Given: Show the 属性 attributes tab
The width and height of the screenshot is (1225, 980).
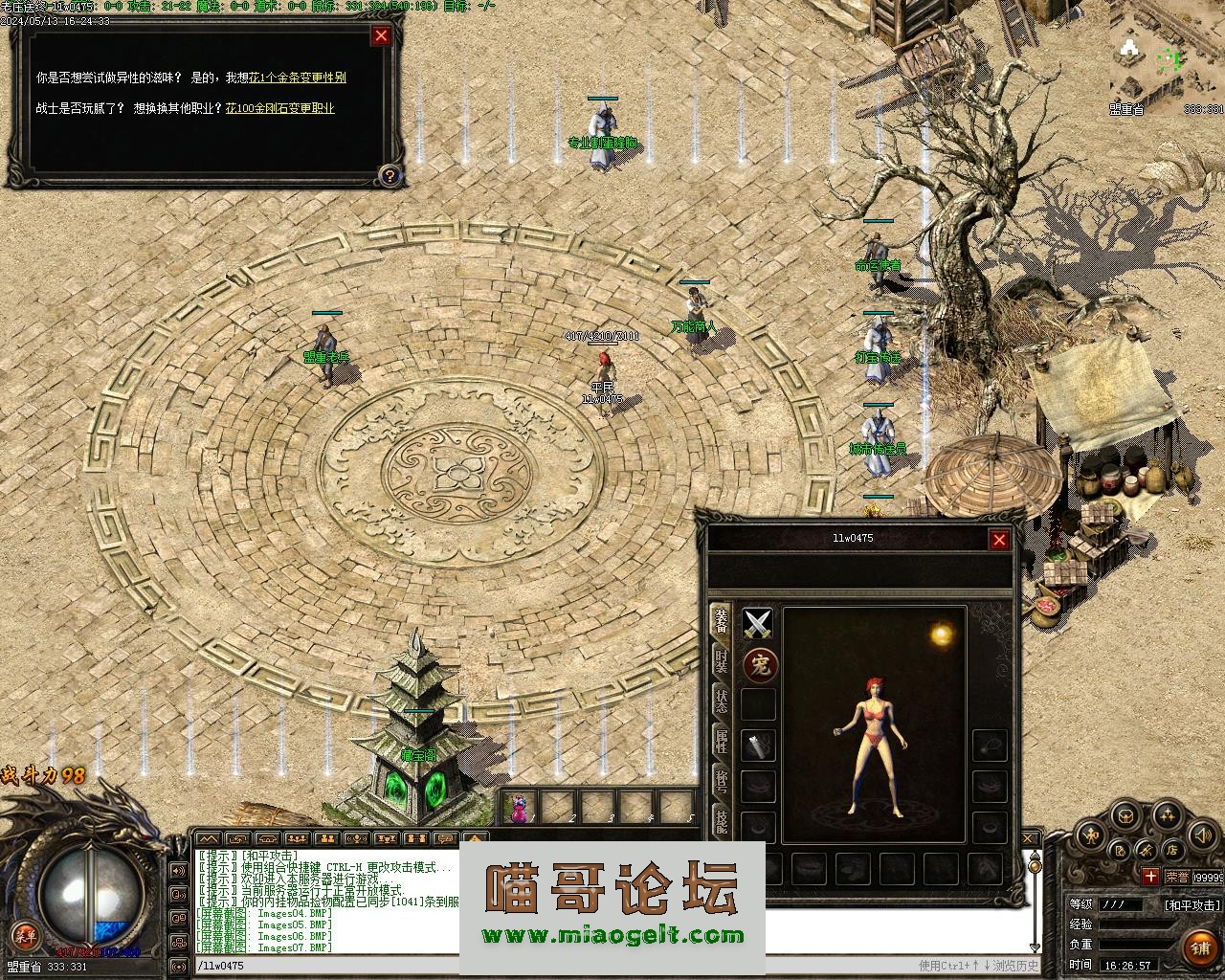Looking at the screenshot, I should click(722, 742).
